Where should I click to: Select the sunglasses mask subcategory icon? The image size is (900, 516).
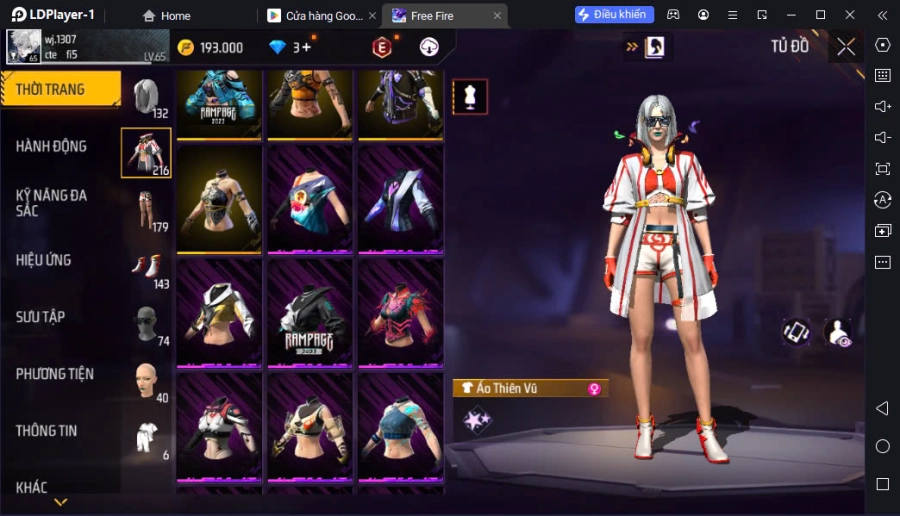tap(147, 323)
